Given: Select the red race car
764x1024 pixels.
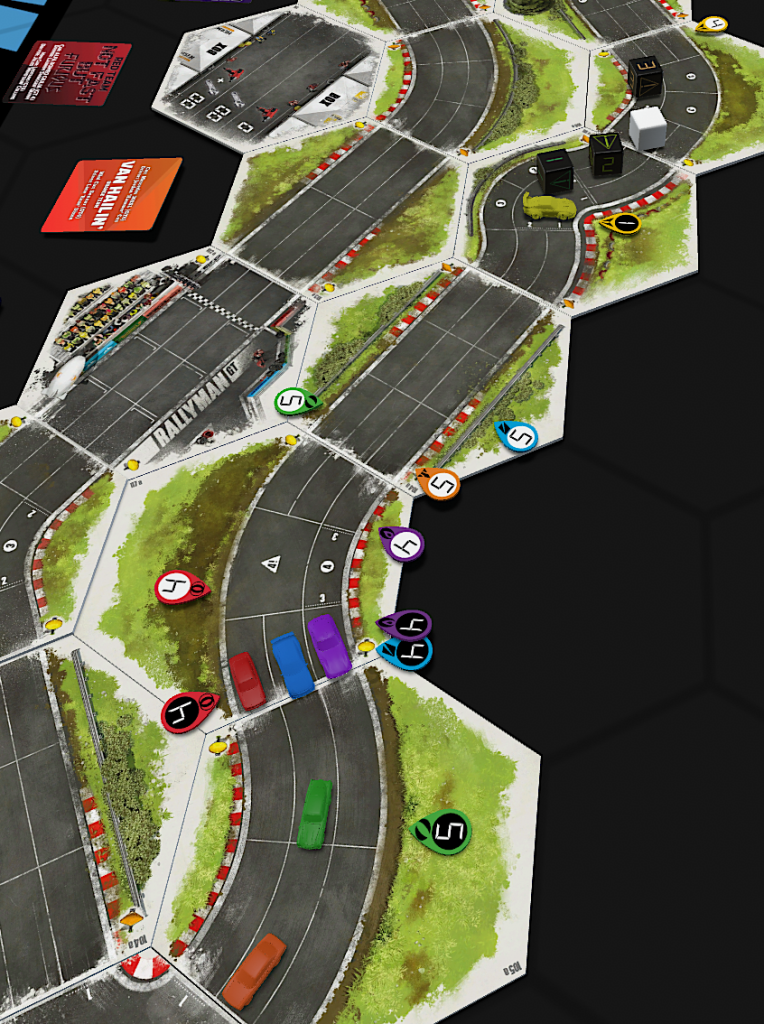Looking at the screenshot, I should 247,679.
